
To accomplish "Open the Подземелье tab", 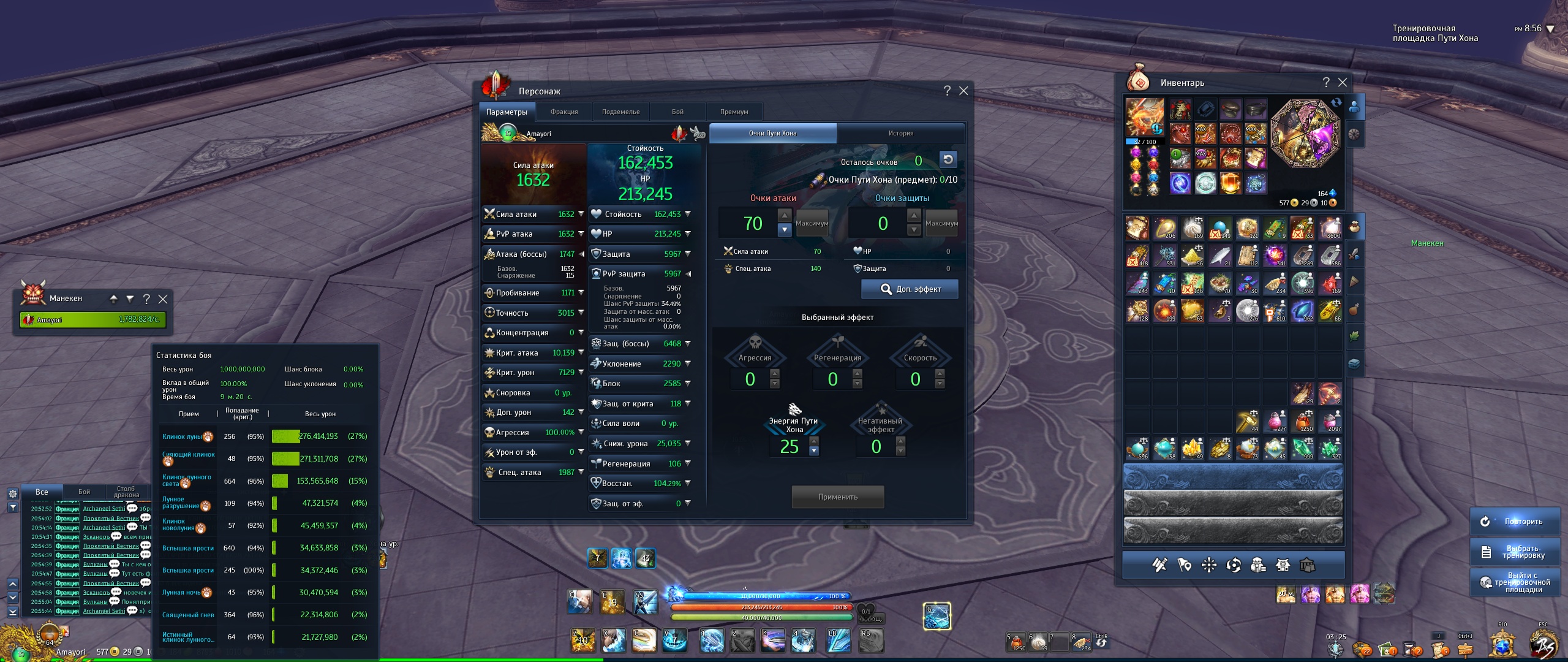I will pyautogui.click(x=620, y=112).
